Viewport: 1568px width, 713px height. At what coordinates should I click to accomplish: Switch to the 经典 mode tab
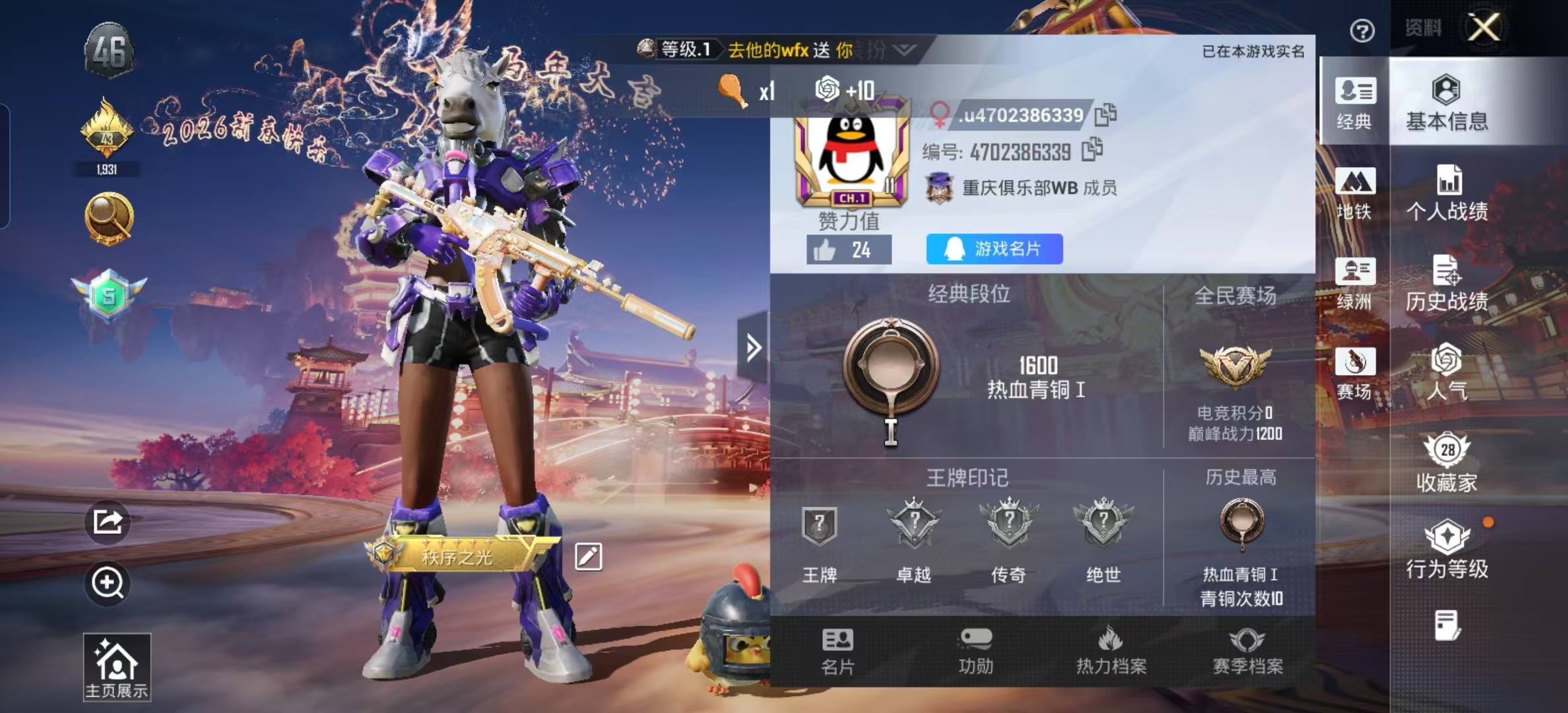(x=1354, y=102)
